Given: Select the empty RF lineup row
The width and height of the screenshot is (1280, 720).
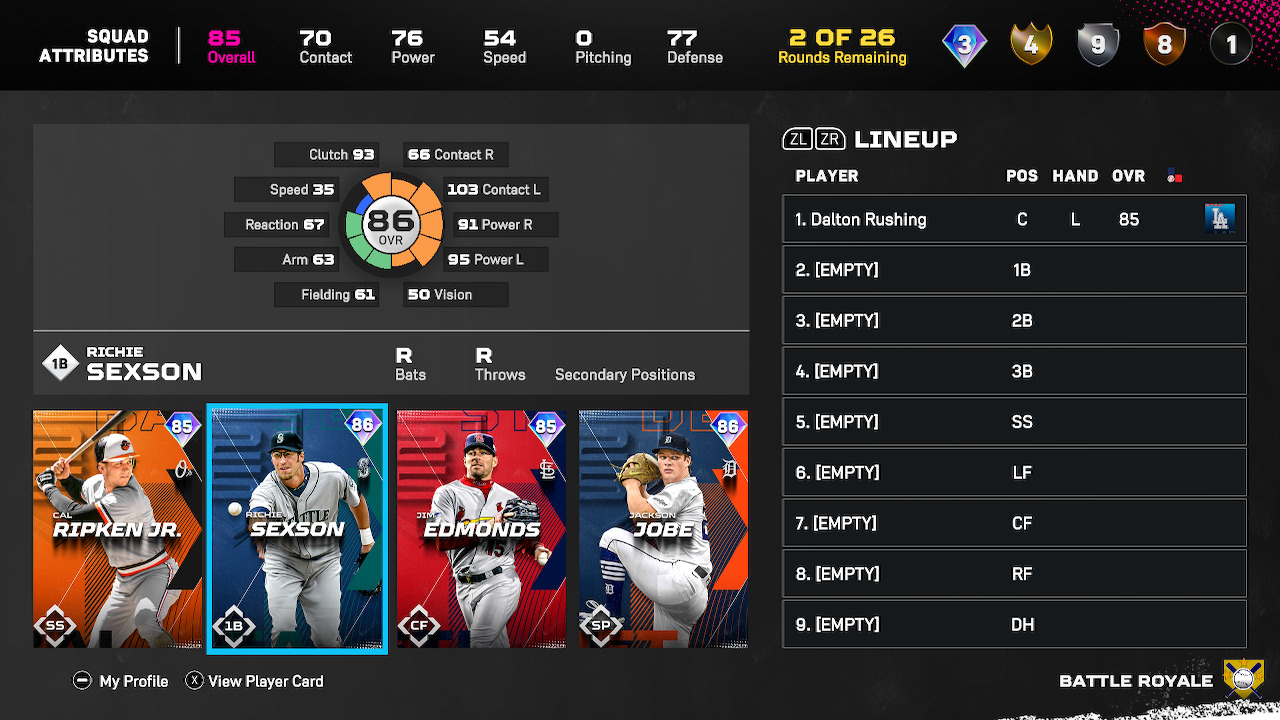Looking at the screenshot, I should click(1014, 574).
